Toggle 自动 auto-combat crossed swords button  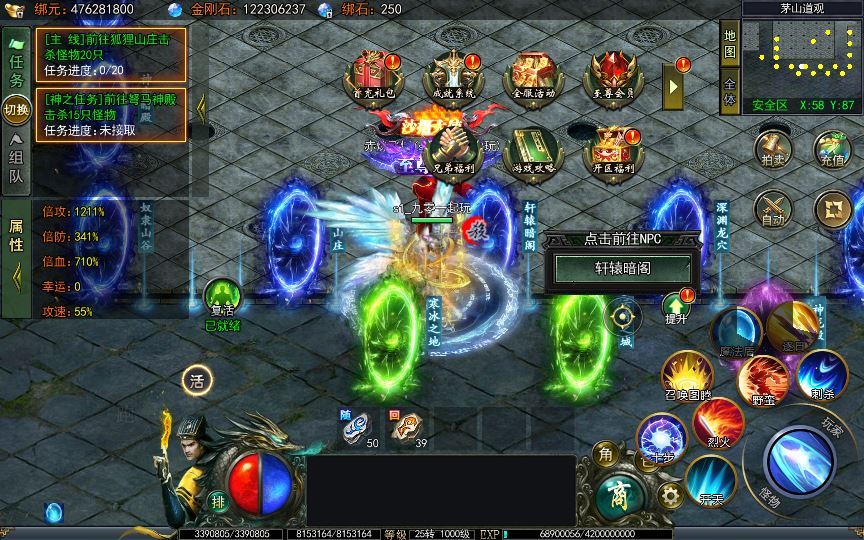[x=773, y=207]
